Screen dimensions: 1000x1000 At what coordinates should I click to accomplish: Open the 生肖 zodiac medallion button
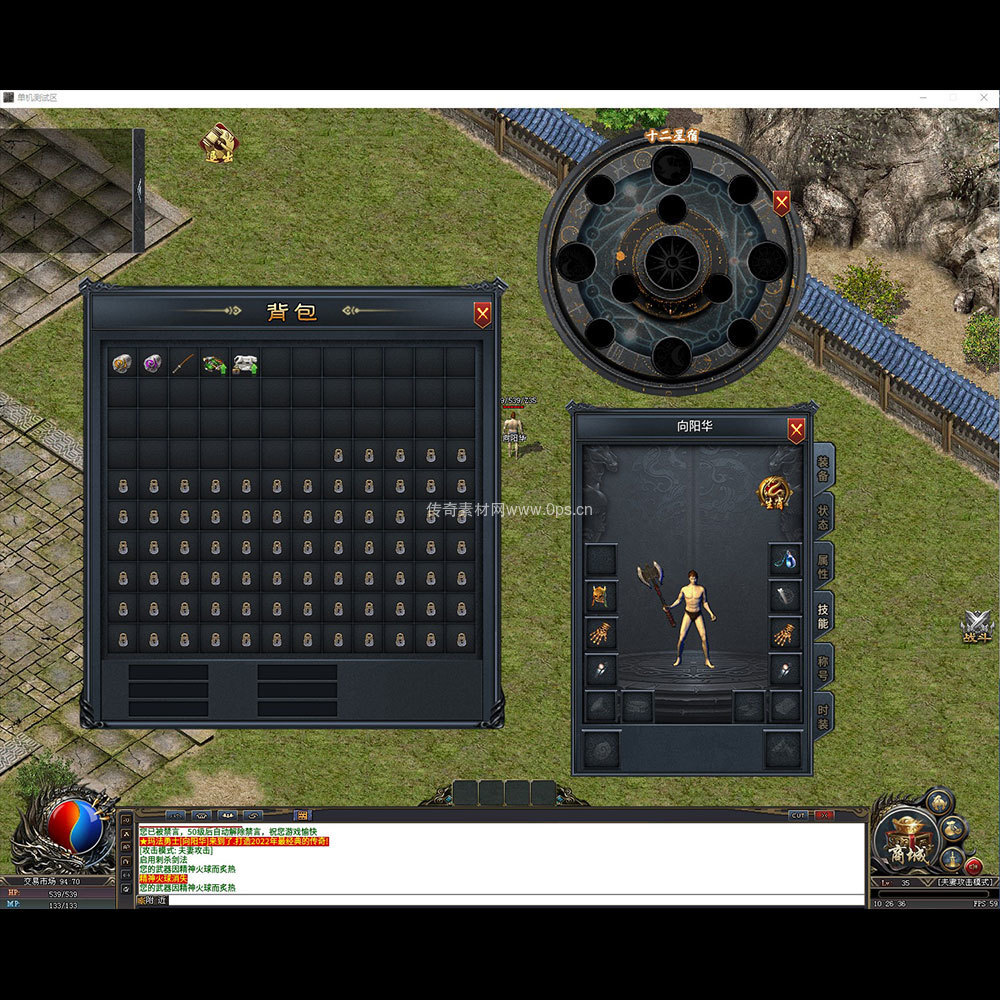point(773,492)
